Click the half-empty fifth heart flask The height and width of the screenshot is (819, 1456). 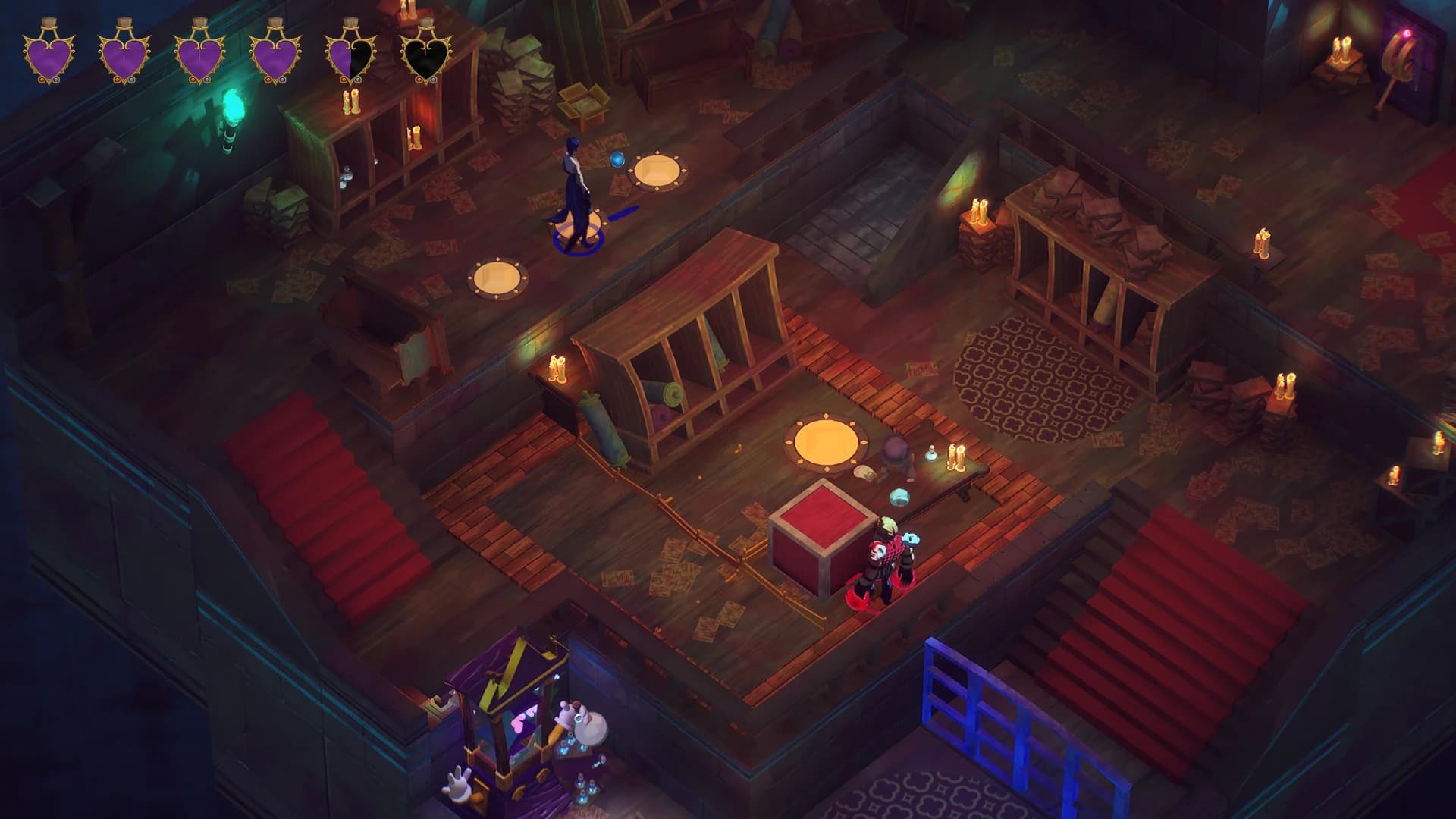tap(349, 55)
